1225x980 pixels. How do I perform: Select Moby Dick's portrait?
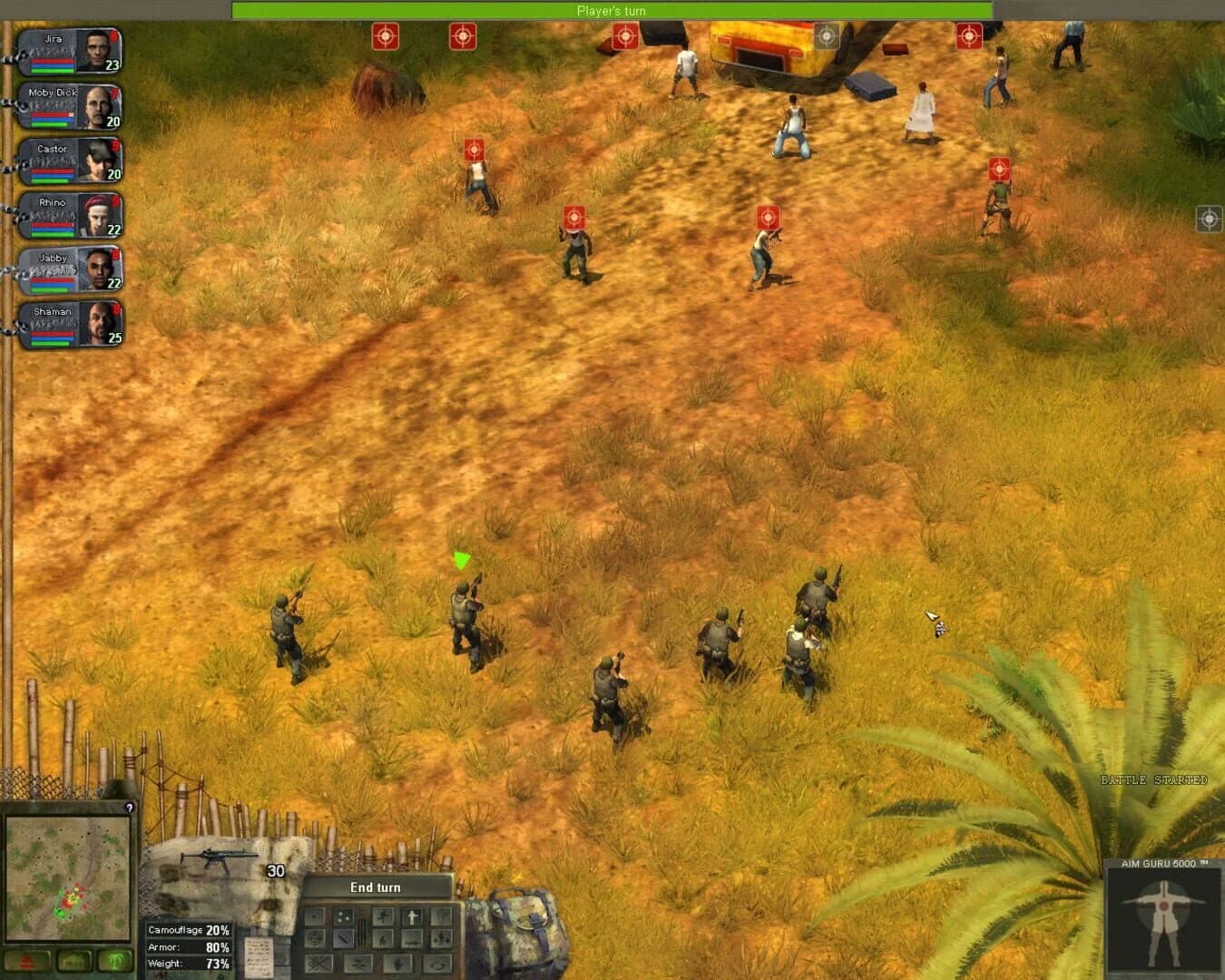point(93,105)
